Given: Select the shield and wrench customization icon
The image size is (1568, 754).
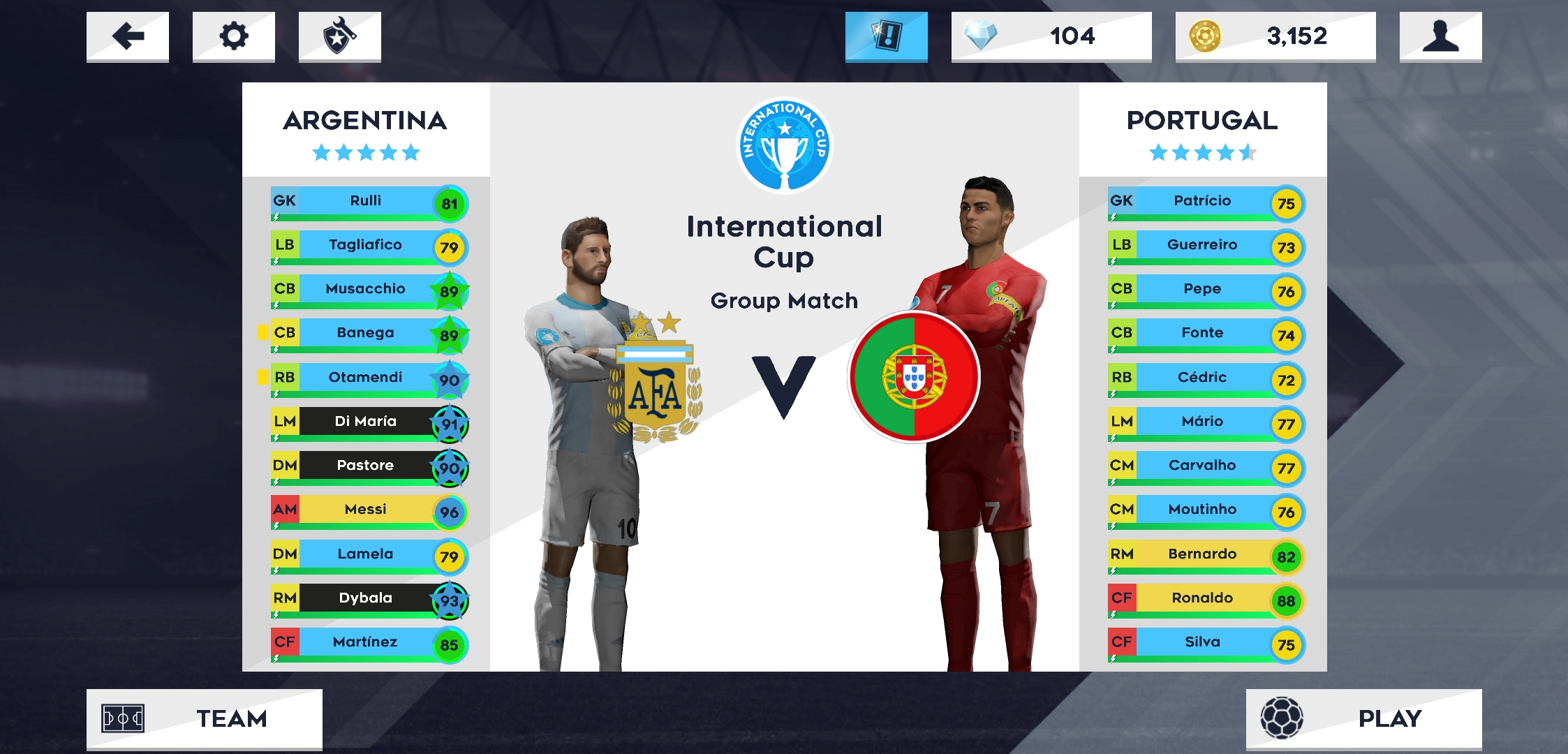Looking at the screenshot, I should pos(340,36).
